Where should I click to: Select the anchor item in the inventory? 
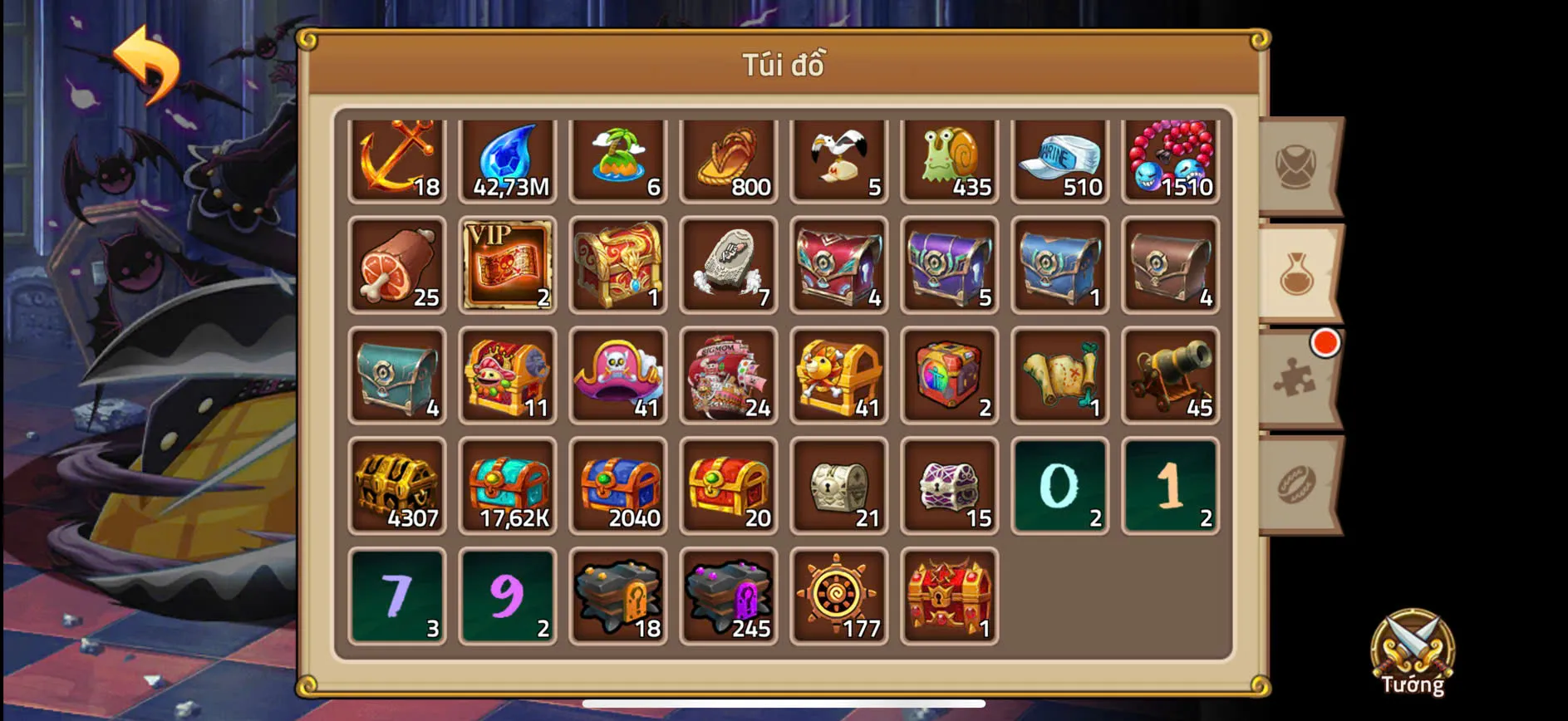397,159
